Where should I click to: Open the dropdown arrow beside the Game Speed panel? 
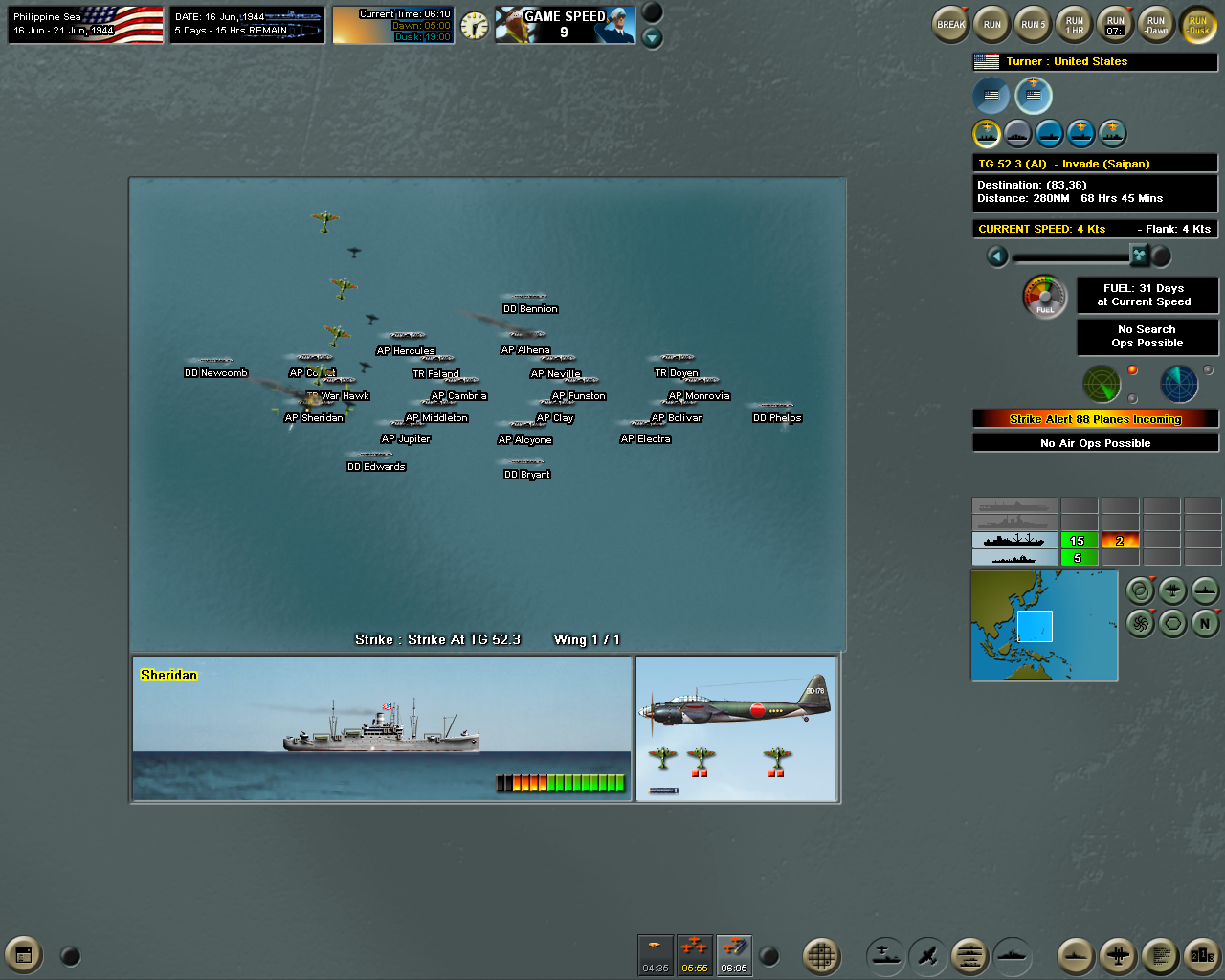click(x=654, y=36)
